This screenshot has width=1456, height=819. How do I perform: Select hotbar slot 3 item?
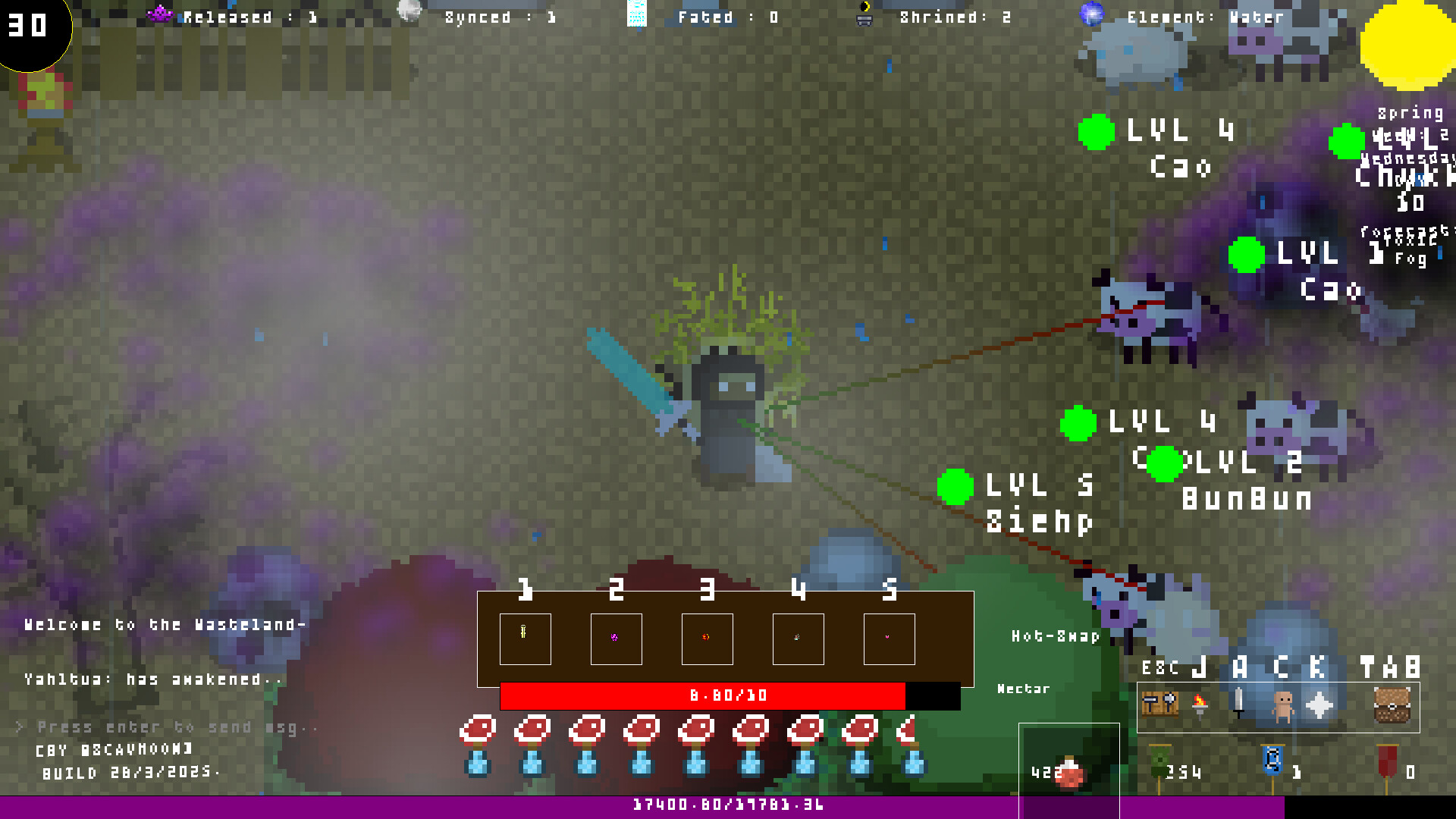tap(707, 639)
